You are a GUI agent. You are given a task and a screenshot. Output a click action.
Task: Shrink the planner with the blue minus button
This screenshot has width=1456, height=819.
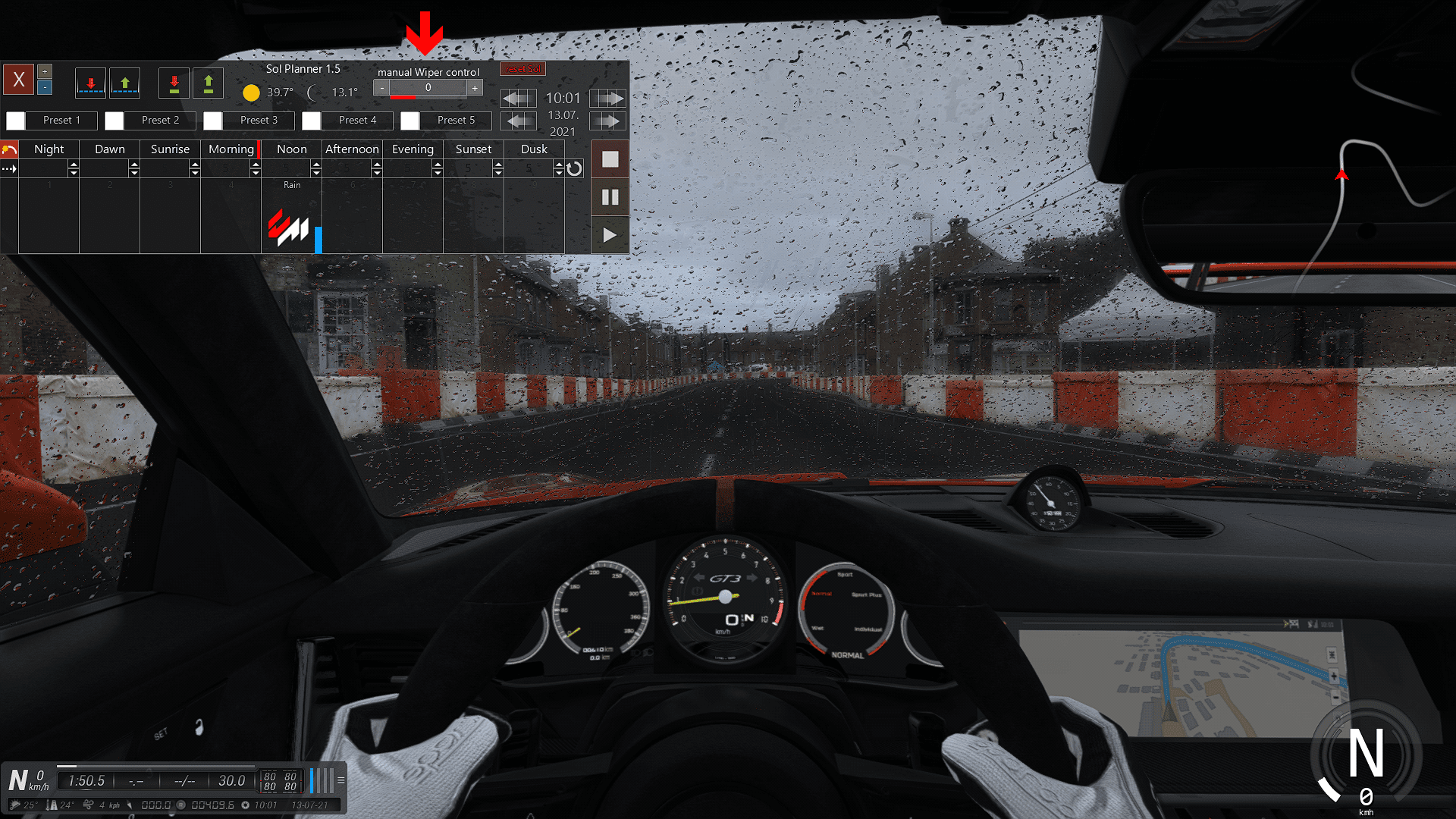coord(45,87)
